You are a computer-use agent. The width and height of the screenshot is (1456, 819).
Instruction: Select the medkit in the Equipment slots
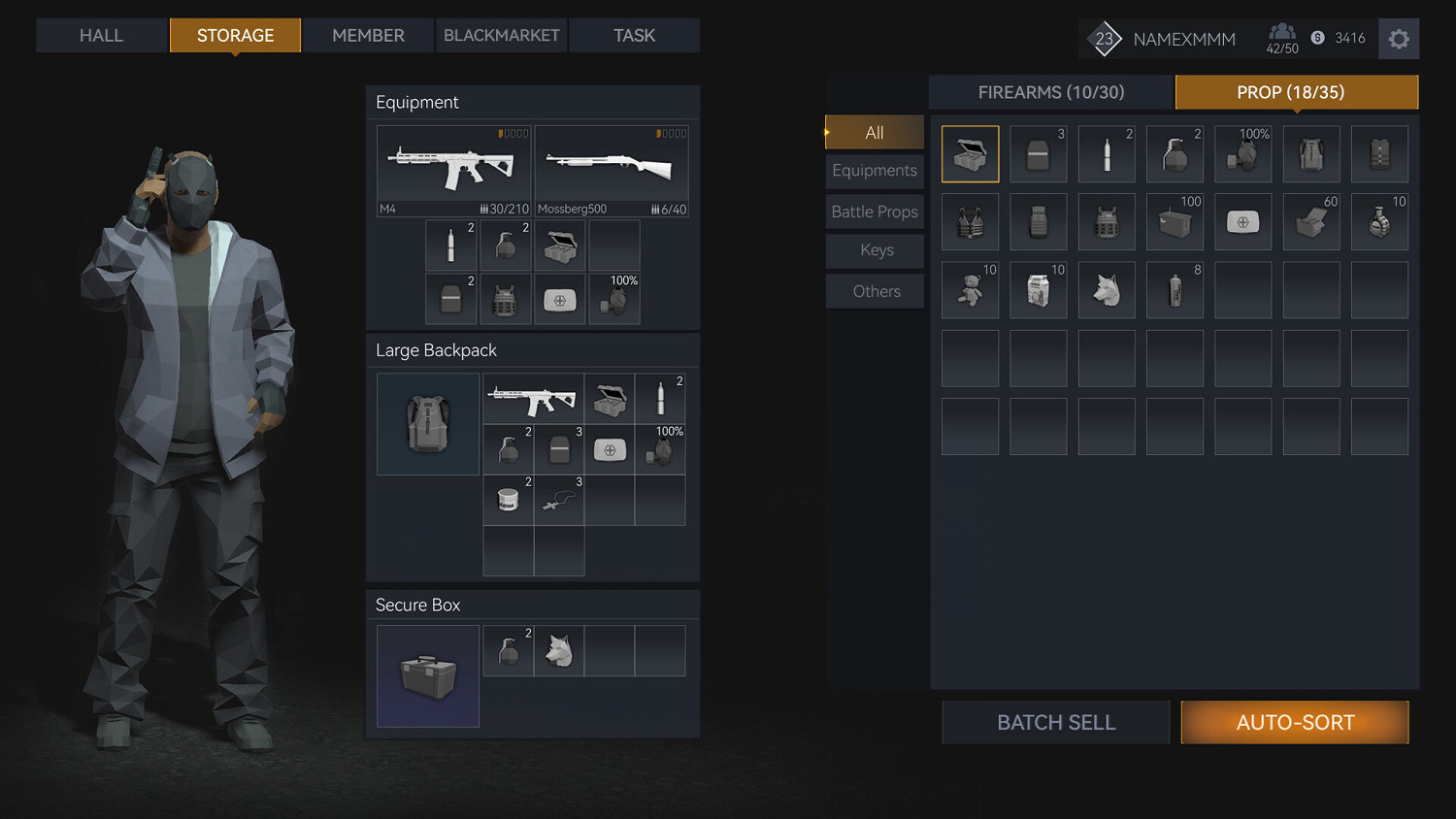click(x=560, y=298)
